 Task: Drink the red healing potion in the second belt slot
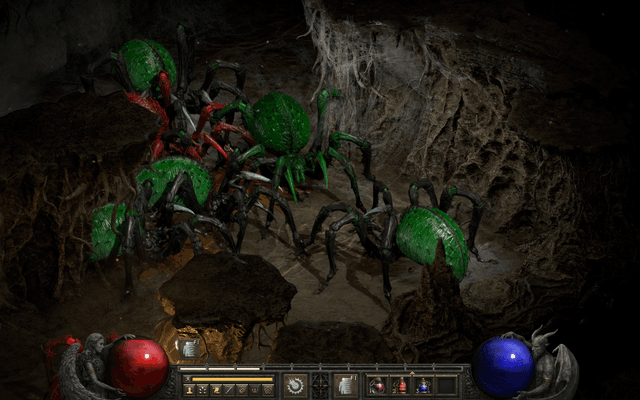(x=401, y=384)
